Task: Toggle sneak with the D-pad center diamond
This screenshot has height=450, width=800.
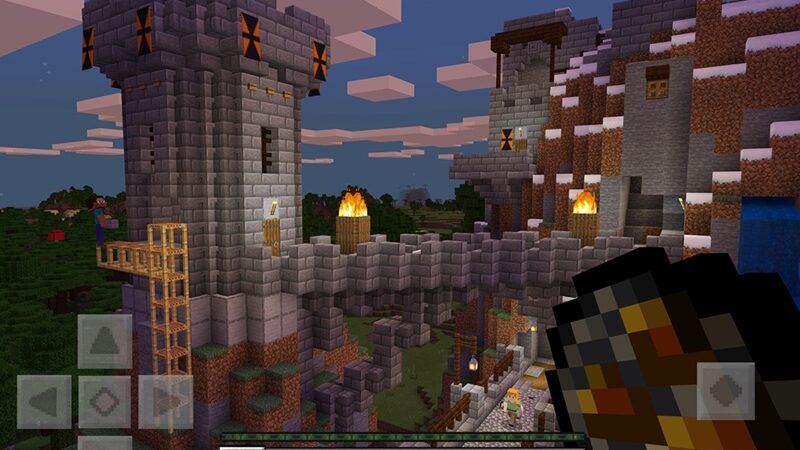Action: [x=105, y=402]
